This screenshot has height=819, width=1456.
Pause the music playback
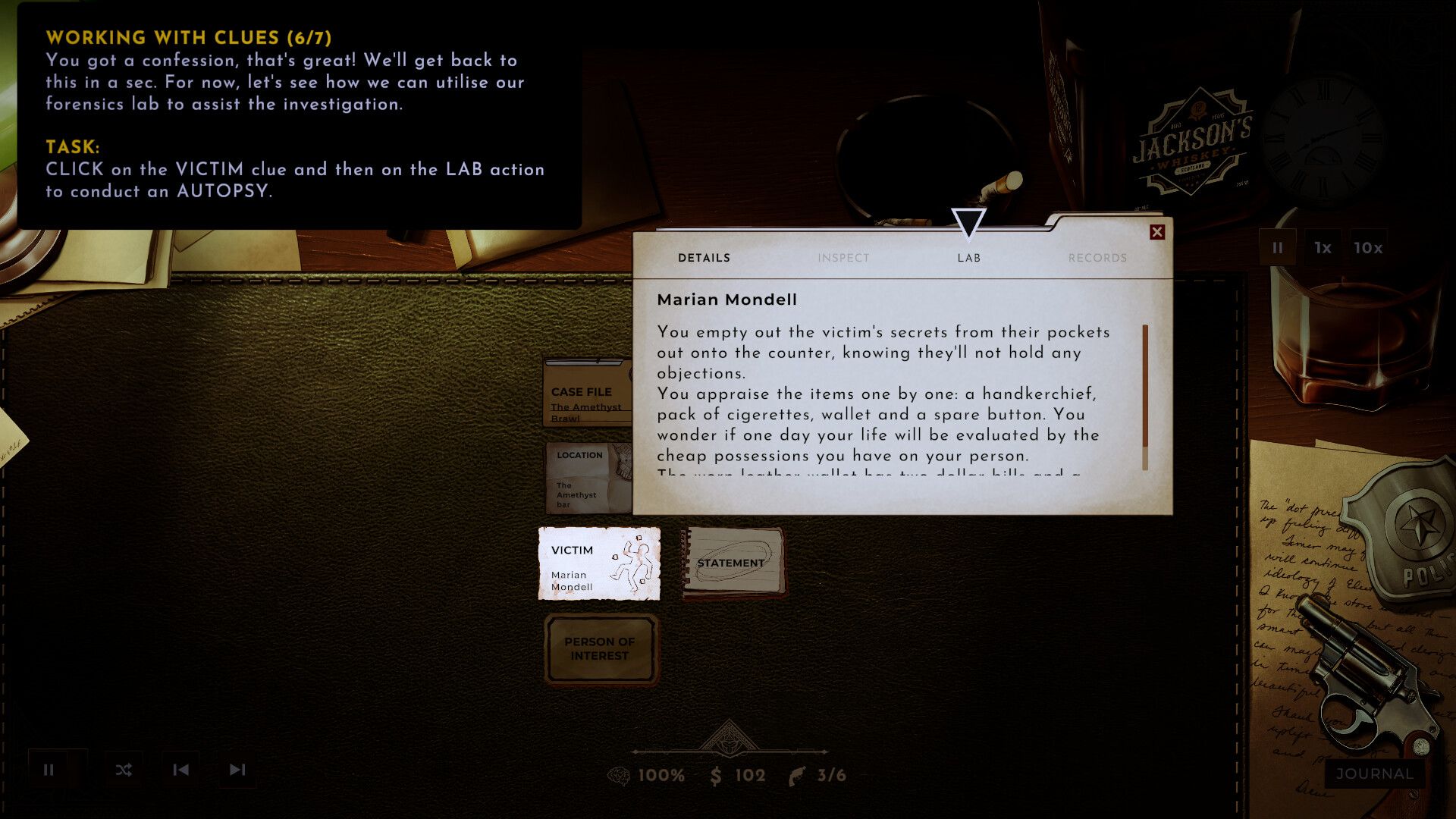click(50, 769)
